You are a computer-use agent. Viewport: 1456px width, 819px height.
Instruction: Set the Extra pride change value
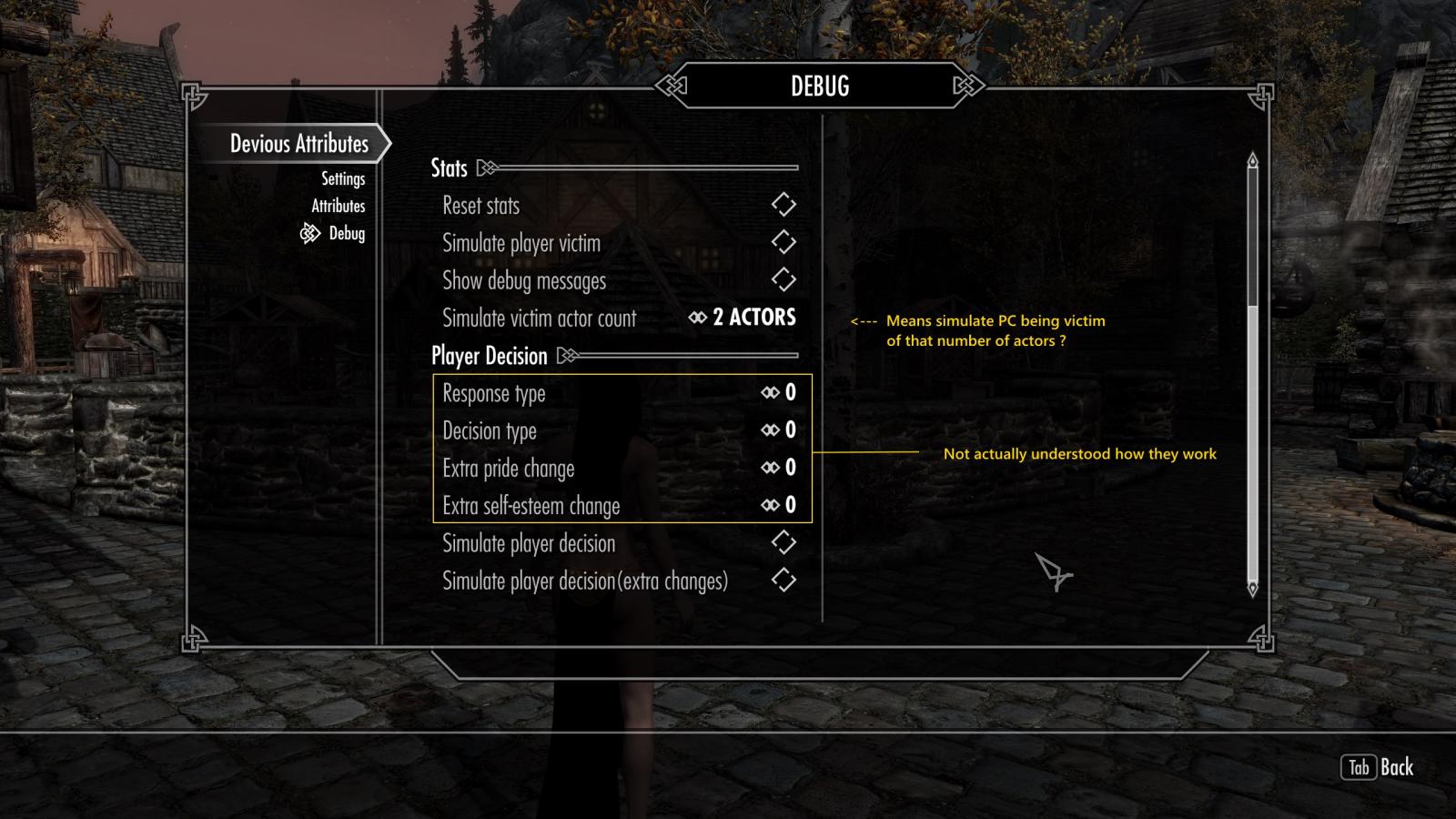tap(779, 468)
